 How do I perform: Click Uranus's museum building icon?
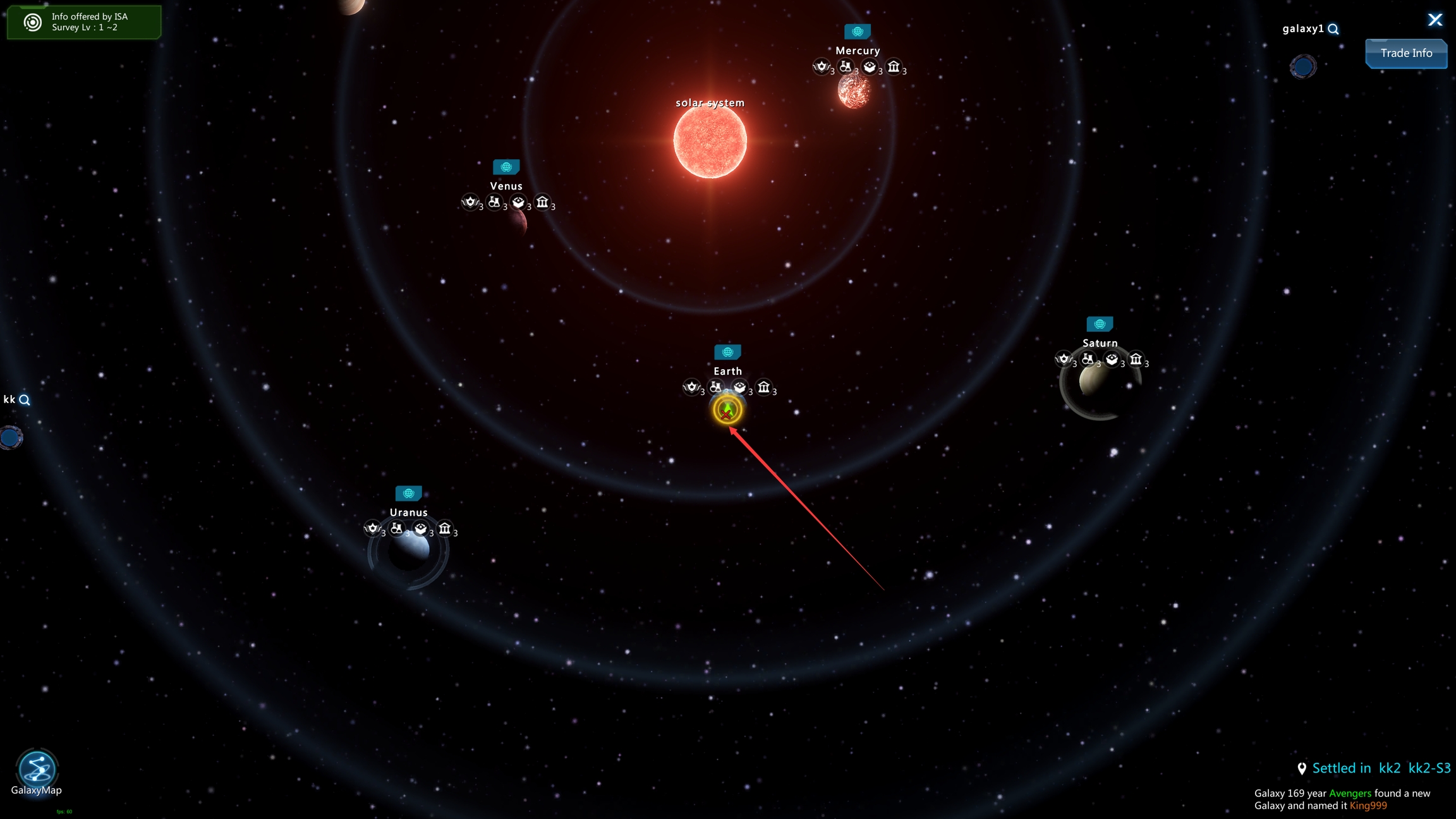pos(445,528)
